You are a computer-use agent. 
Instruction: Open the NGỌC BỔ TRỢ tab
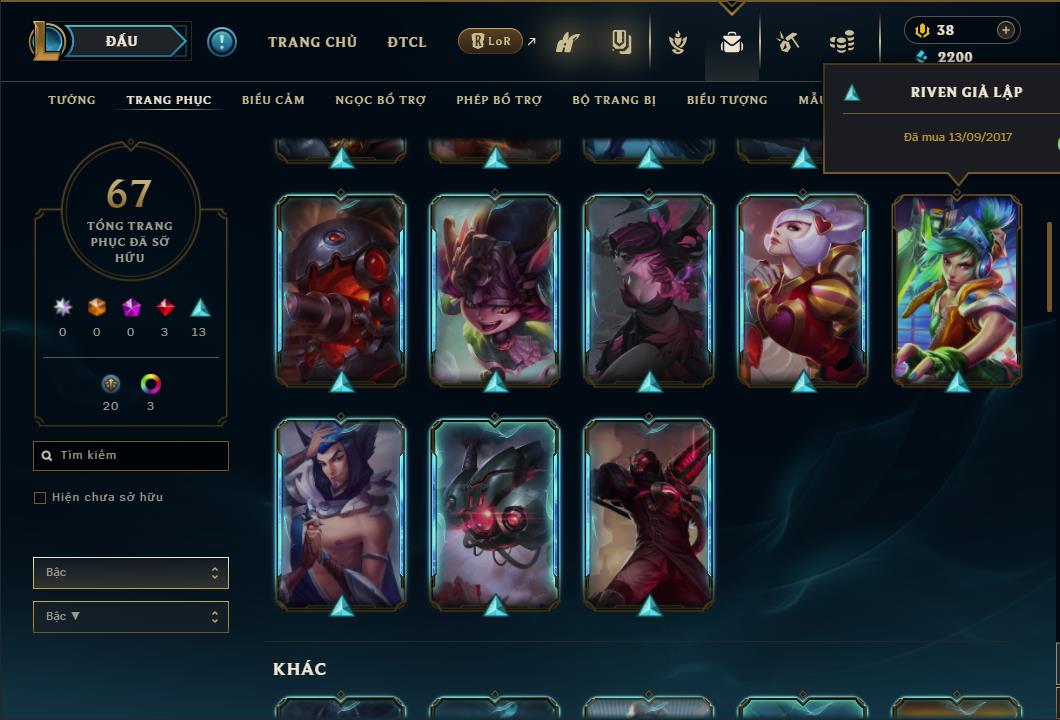pyautogui.click(x=381, y=100)
